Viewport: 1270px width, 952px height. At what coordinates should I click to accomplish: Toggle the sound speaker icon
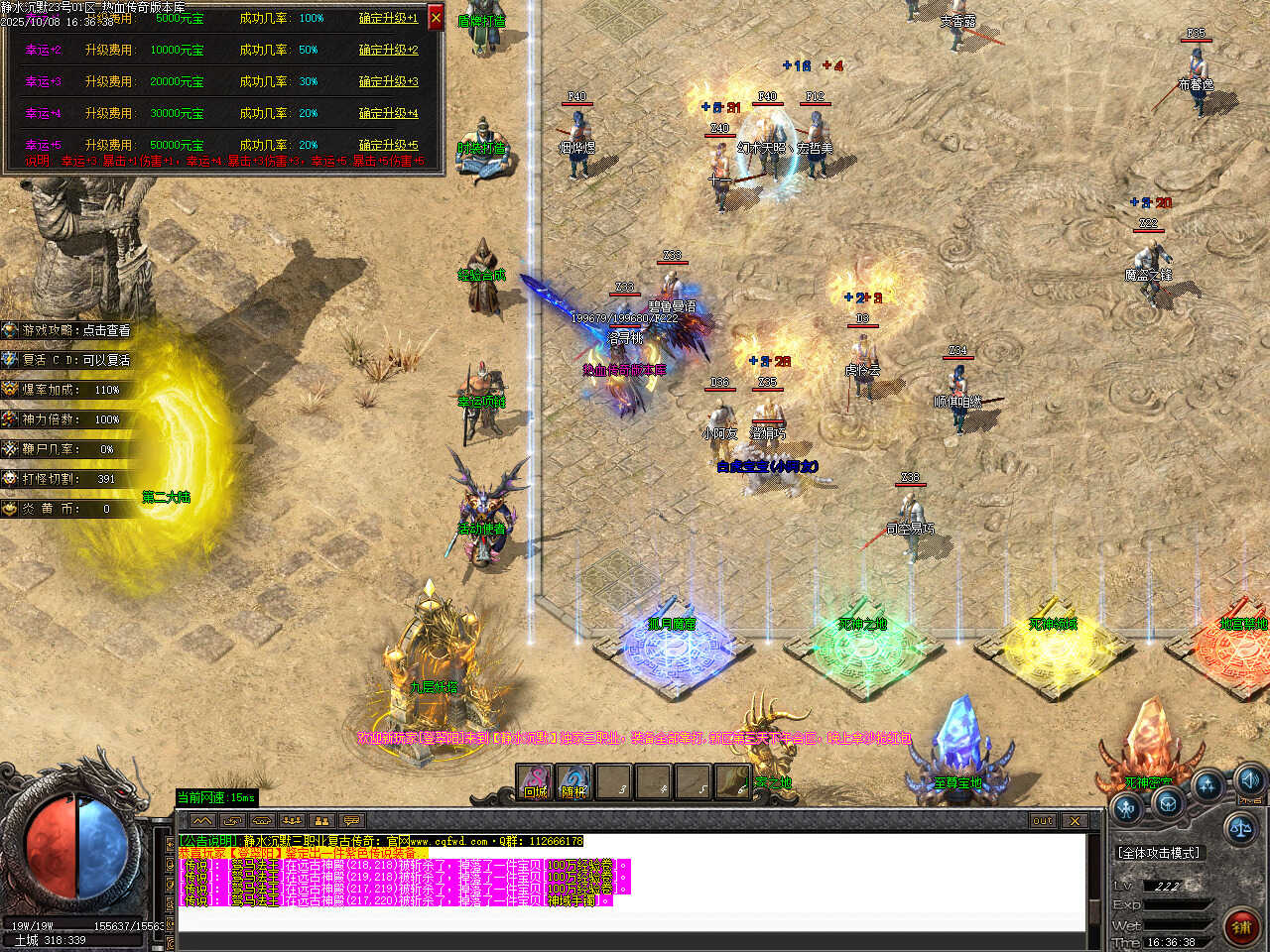[1249, 778]
